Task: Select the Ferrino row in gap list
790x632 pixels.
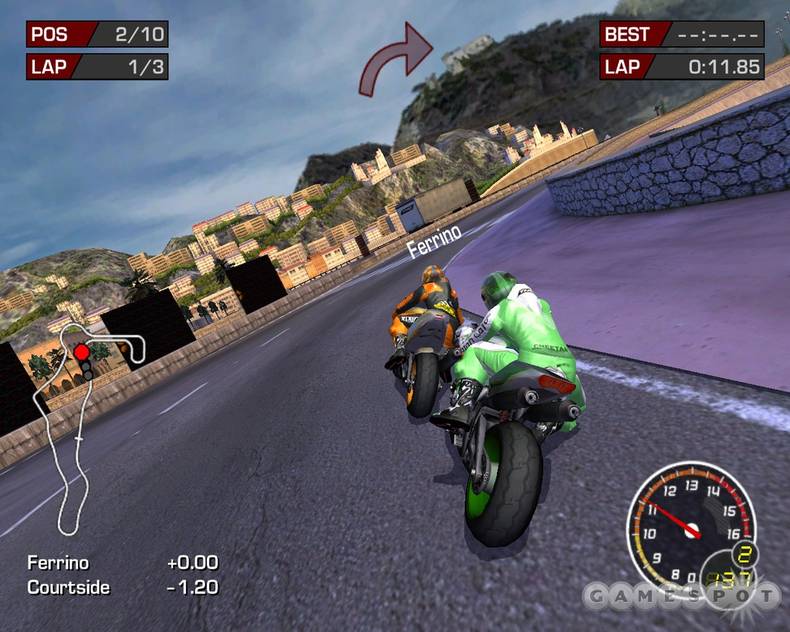Action: (x=122, y=563)
